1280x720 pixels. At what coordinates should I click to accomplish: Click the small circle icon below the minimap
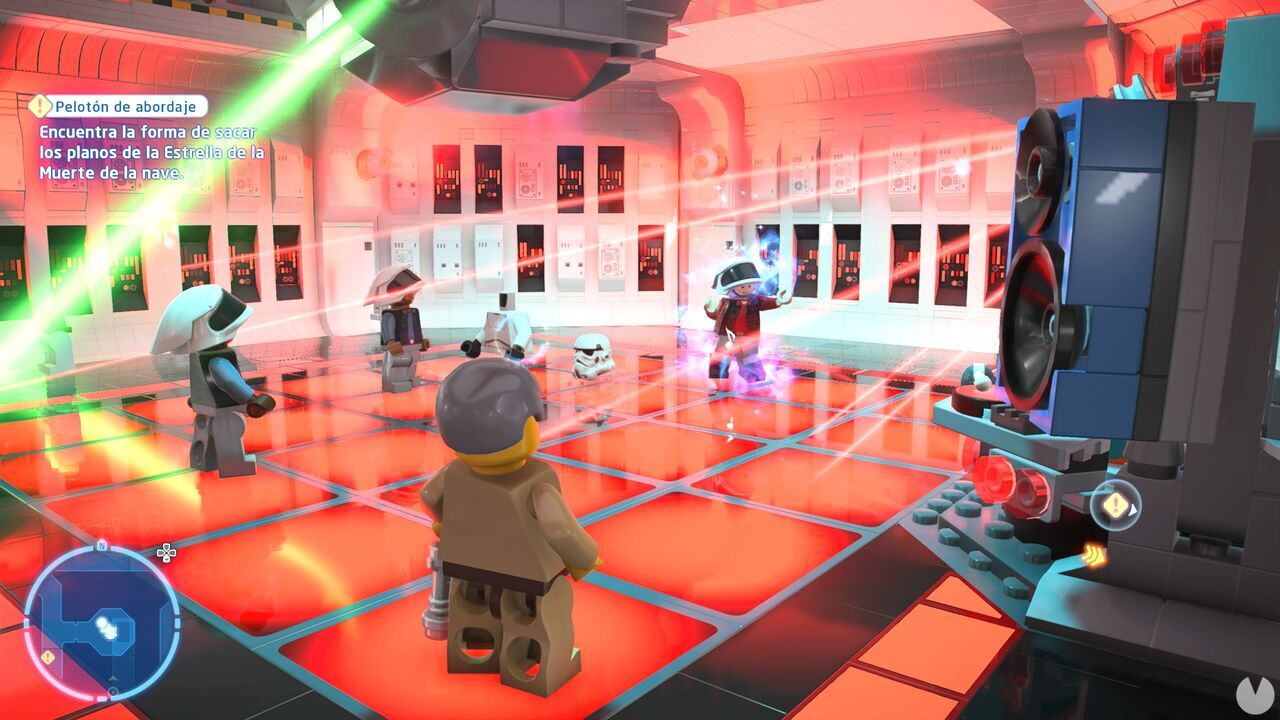tap(113, 692)
